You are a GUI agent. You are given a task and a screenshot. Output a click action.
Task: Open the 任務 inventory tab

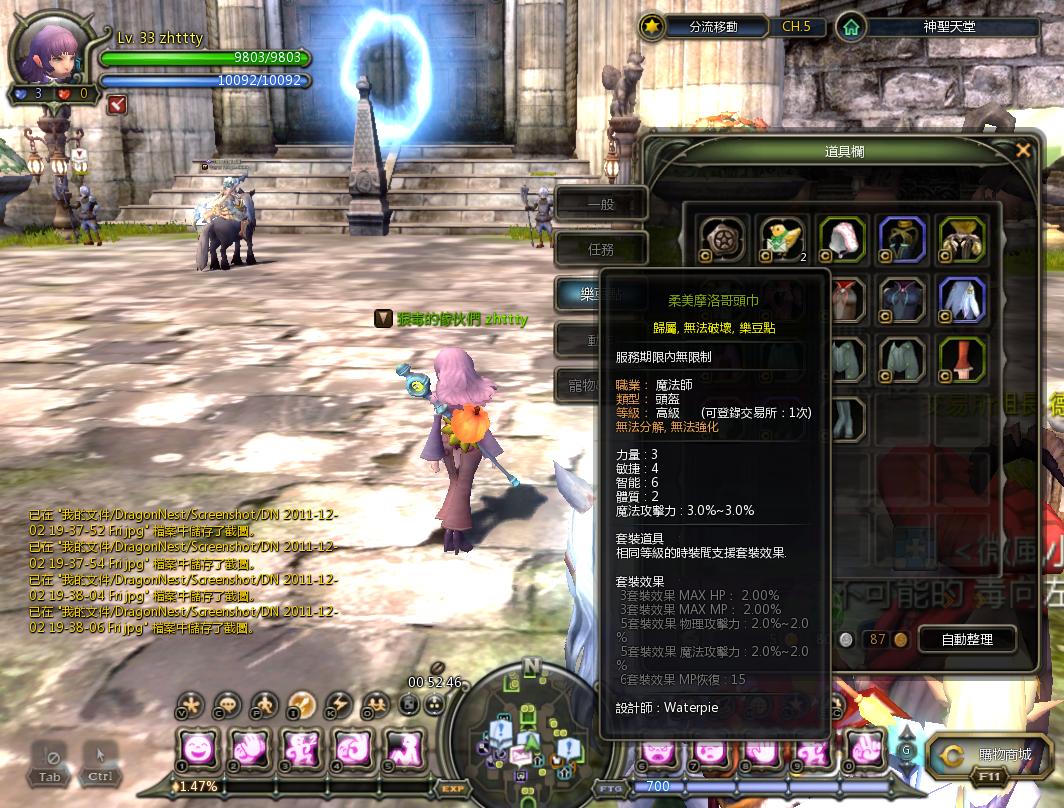[x=602, y=249]
